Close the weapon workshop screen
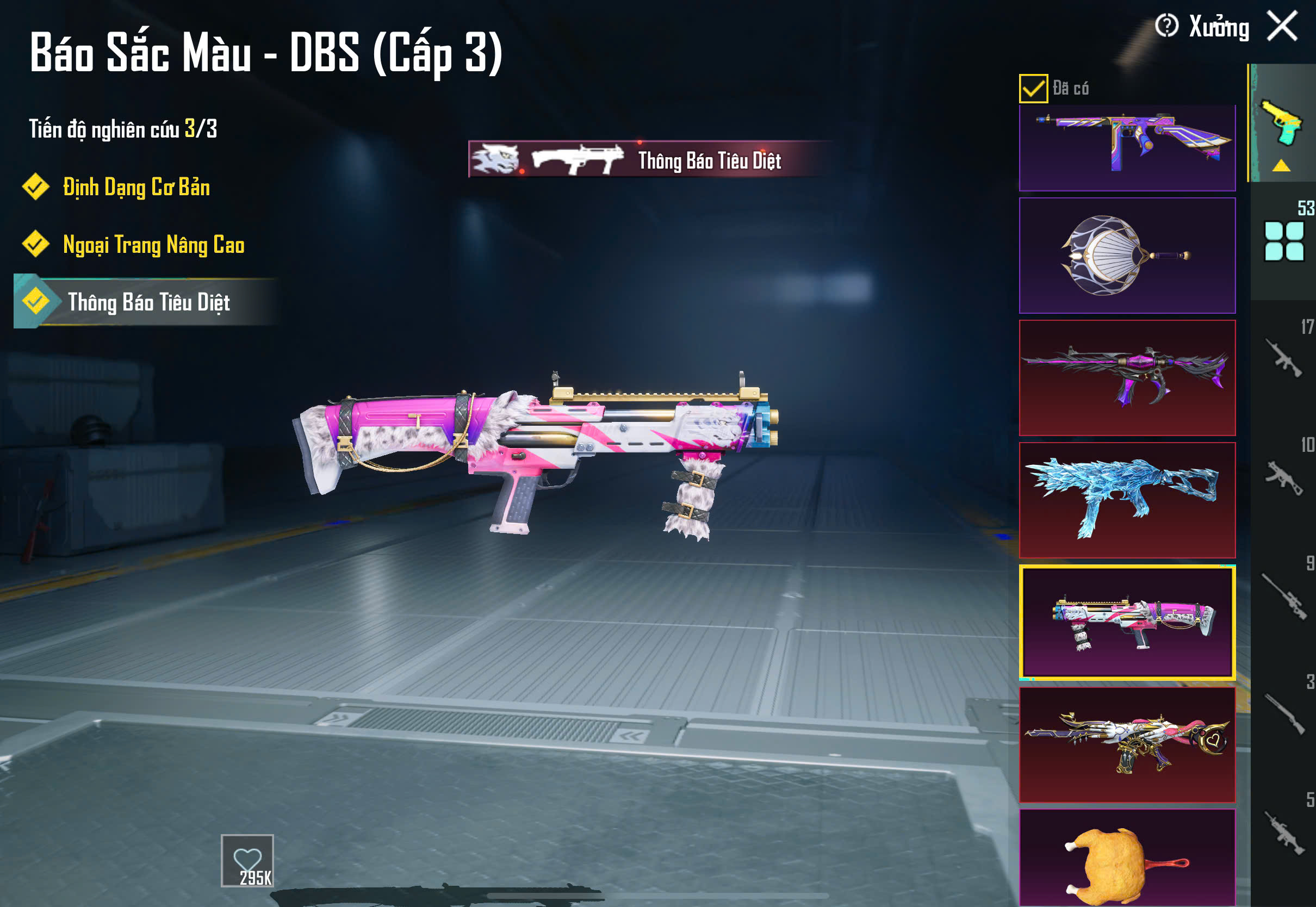This screenshot has height=907, width=1316. pos(1282,27)
